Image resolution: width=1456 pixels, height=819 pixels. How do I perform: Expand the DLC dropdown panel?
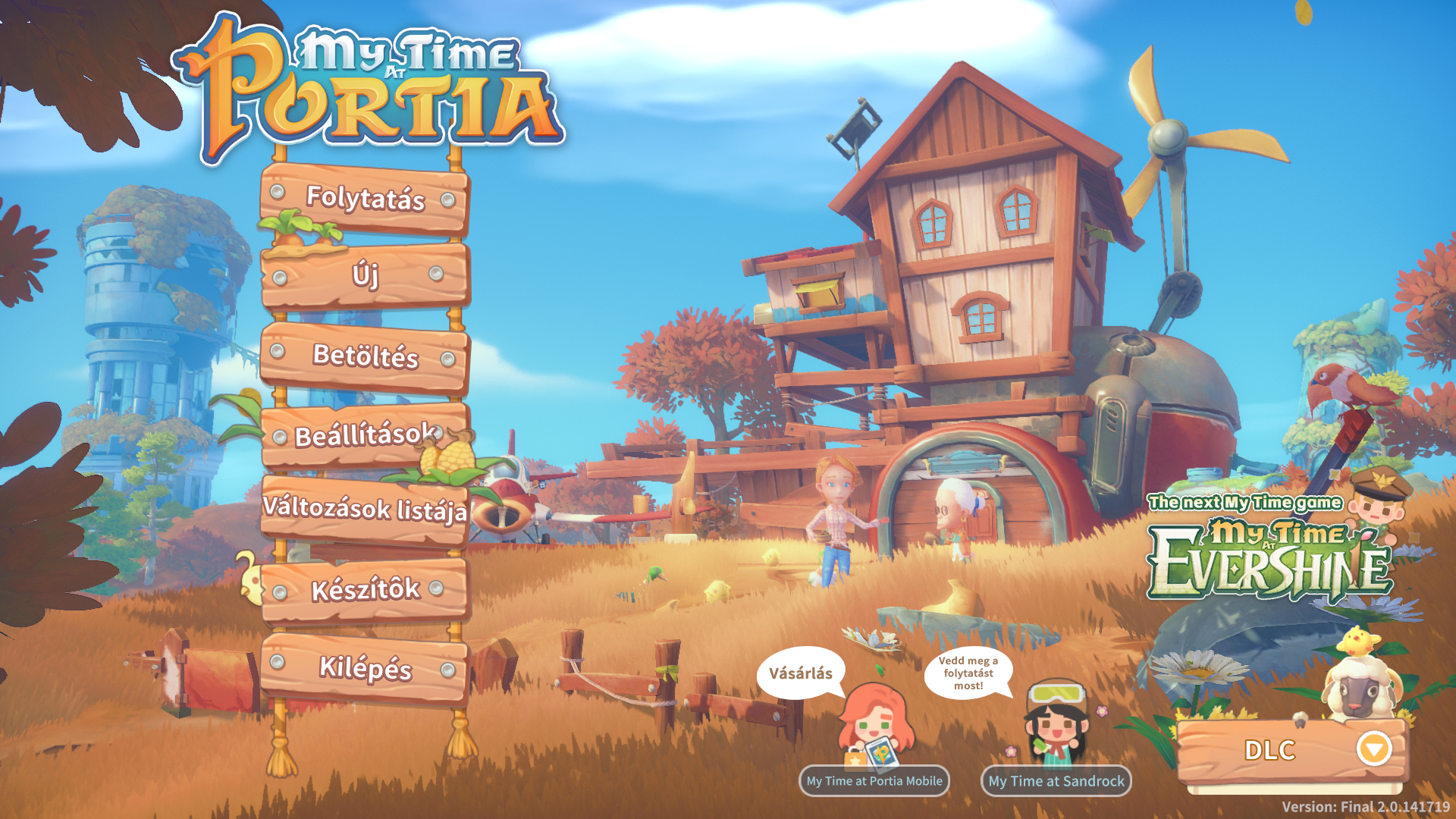(1373, 749)
